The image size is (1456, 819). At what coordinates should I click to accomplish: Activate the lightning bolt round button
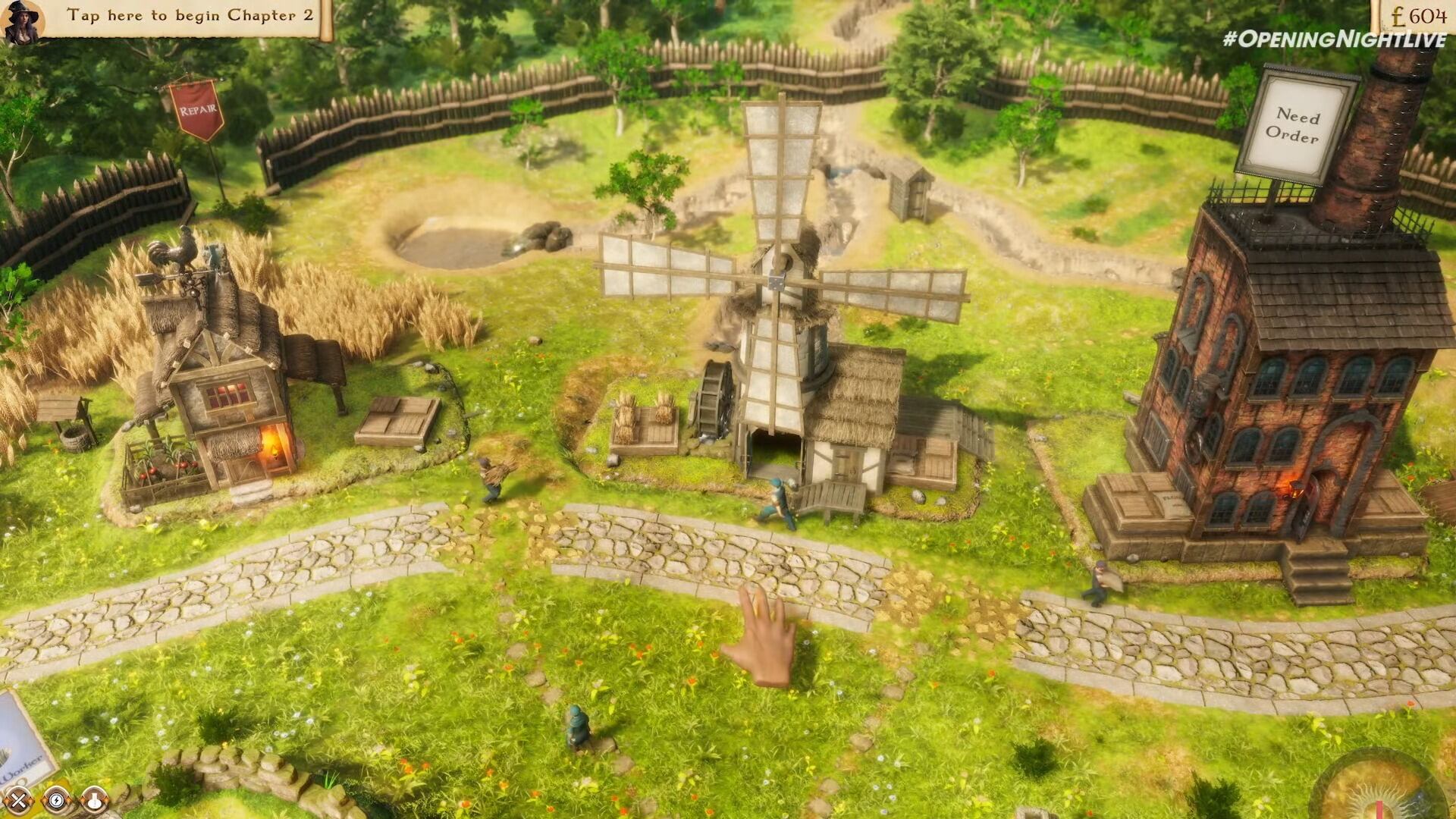[x=56, y=799]
